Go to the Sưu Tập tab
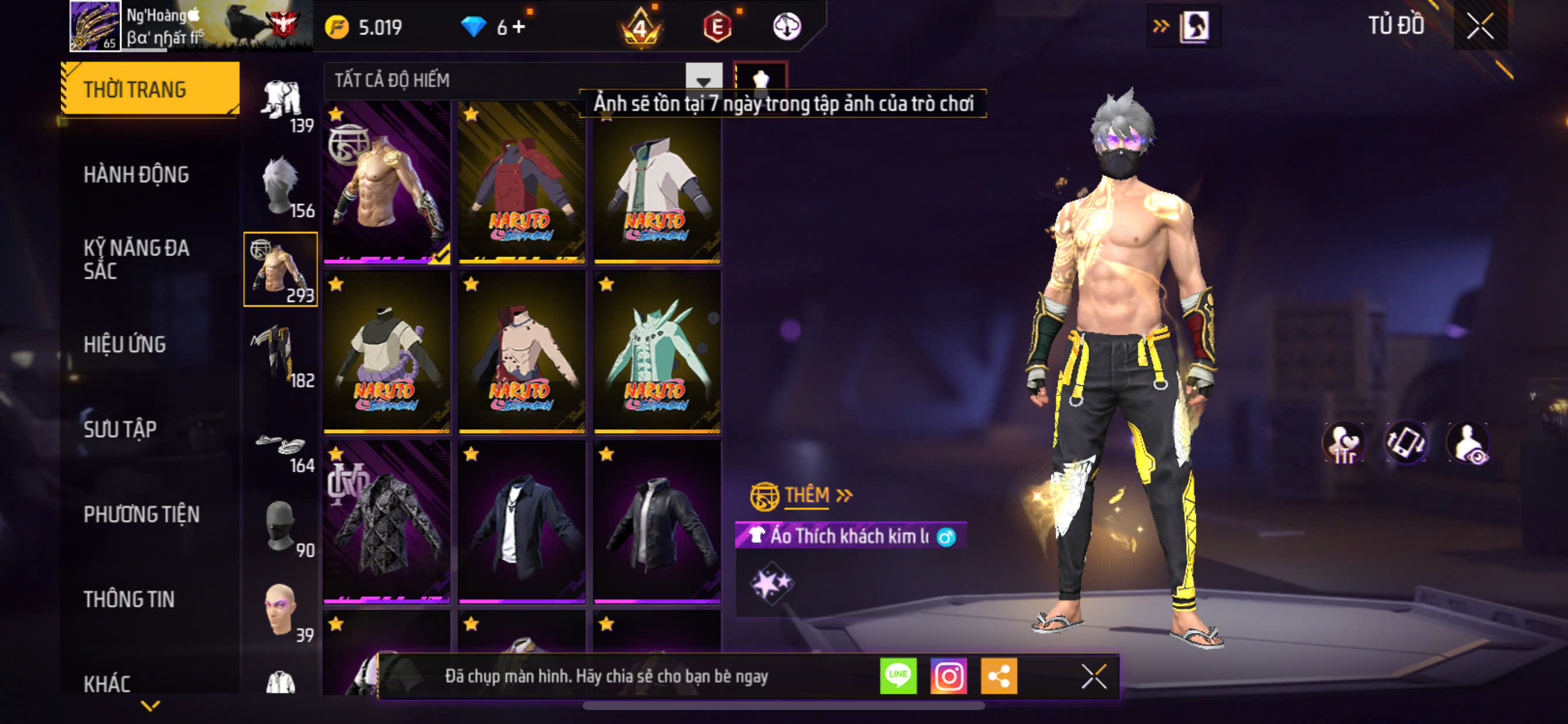This screenshot has height=724, width=1568. [x=120, y=430]
